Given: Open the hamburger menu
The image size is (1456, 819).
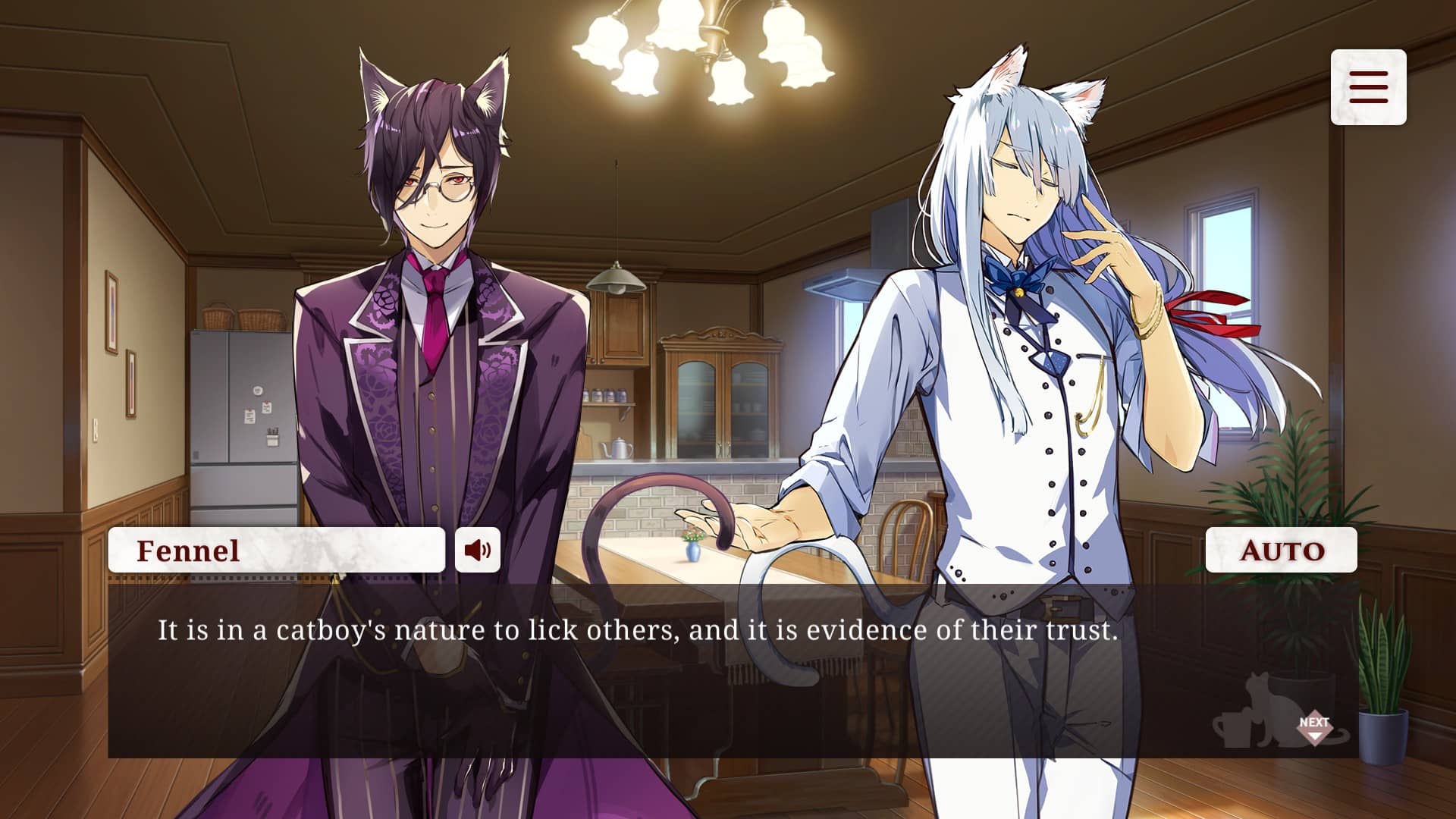Looking at the screenshot, I should coord(1368,87).
